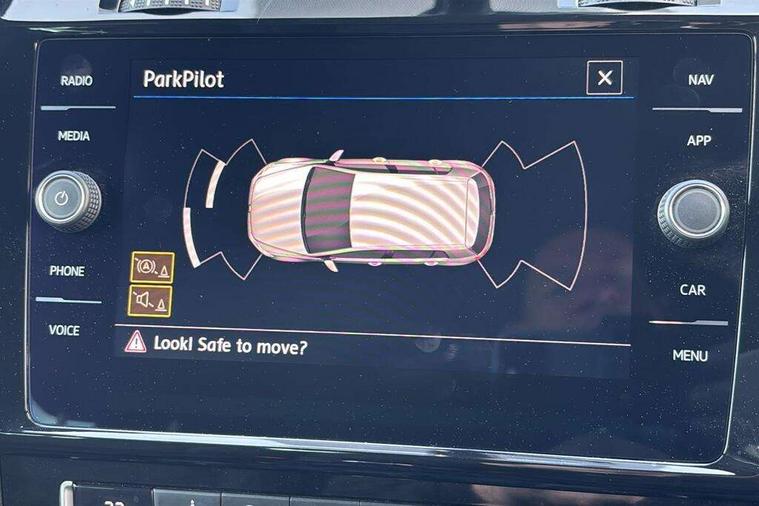
Task: Show the CAR settings
Action: [693, 290]
